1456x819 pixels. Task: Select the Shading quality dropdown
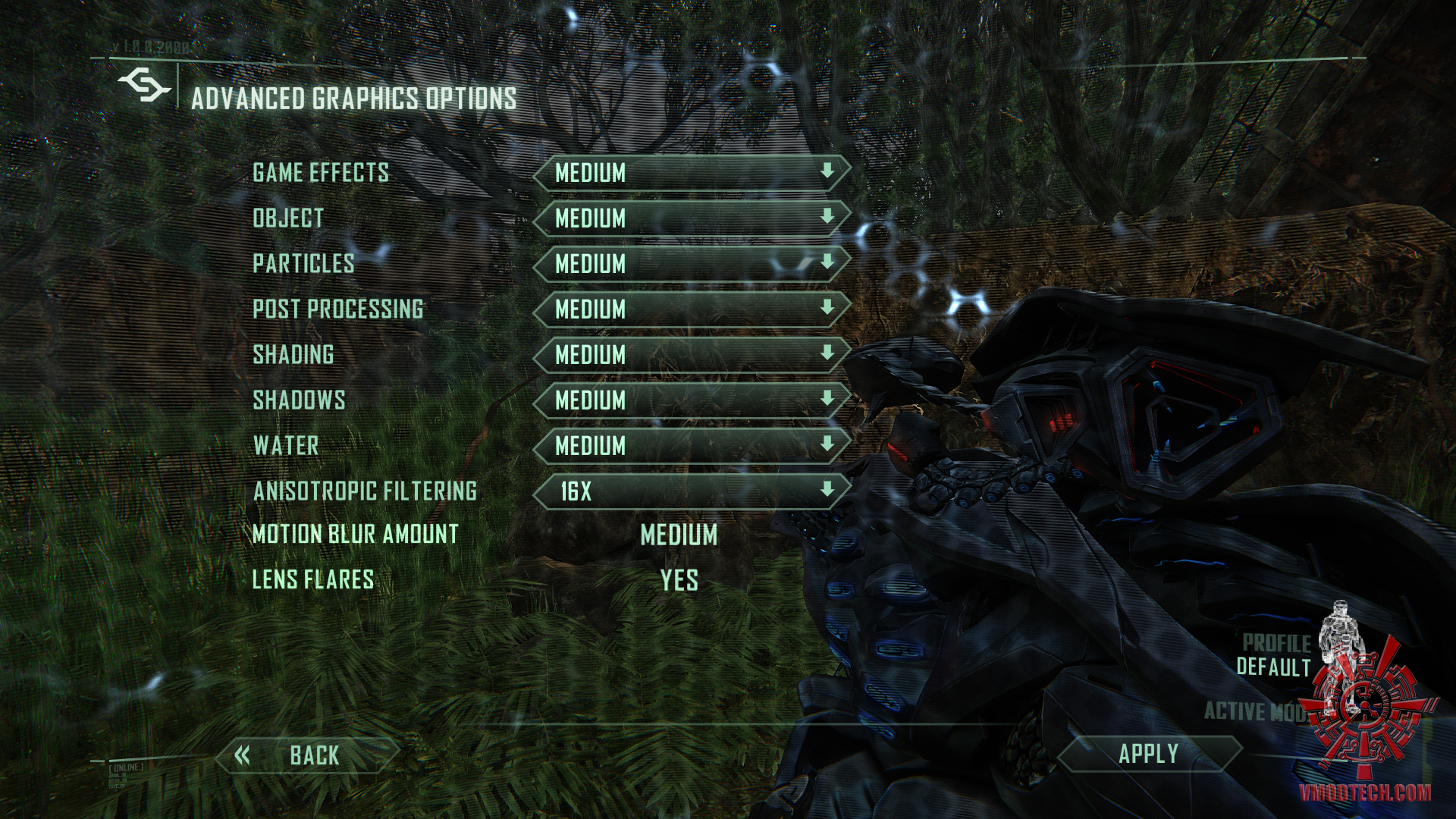[692, 355]
